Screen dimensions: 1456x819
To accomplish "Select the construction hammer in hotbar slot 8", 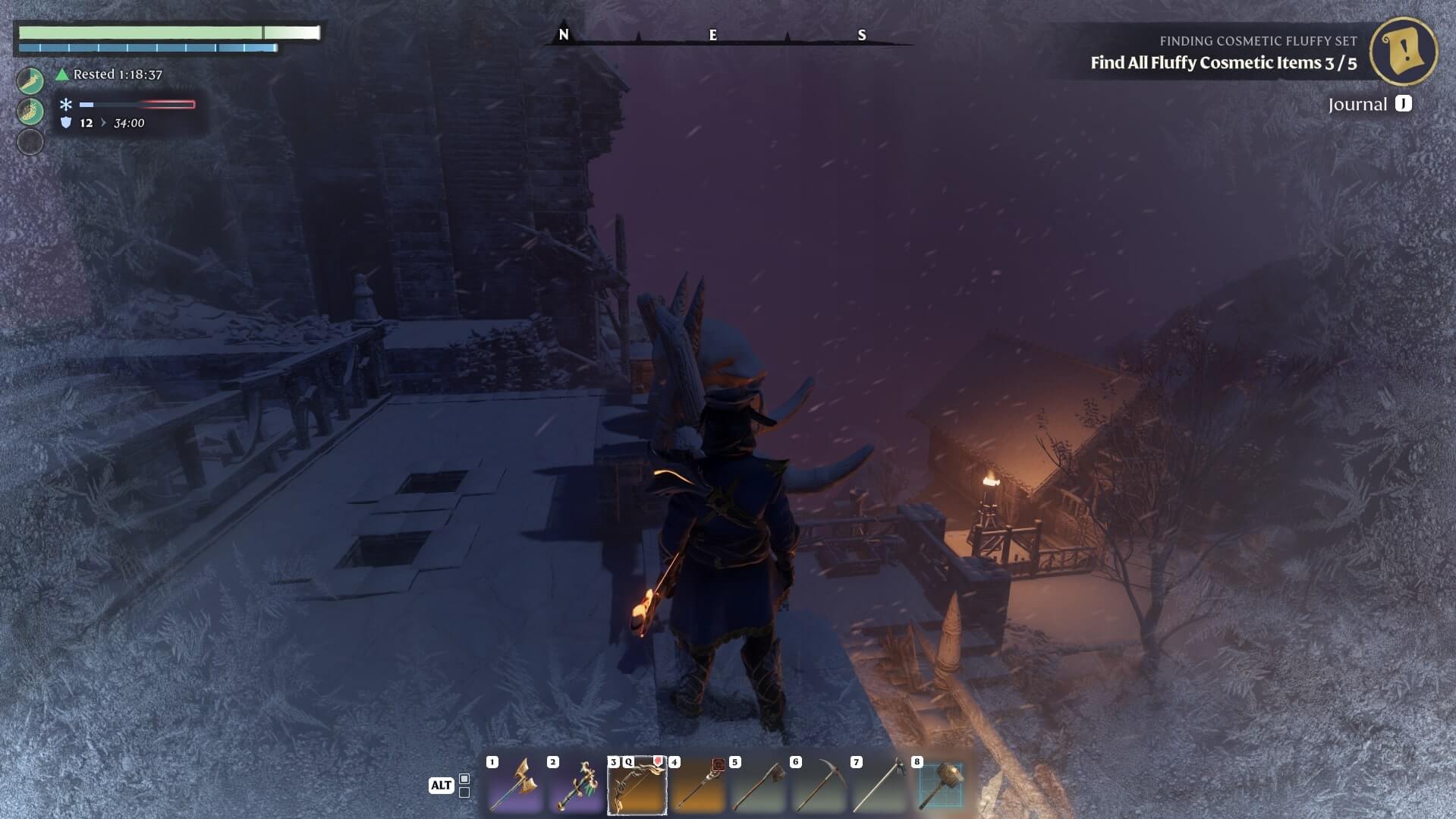I will 941,785.
